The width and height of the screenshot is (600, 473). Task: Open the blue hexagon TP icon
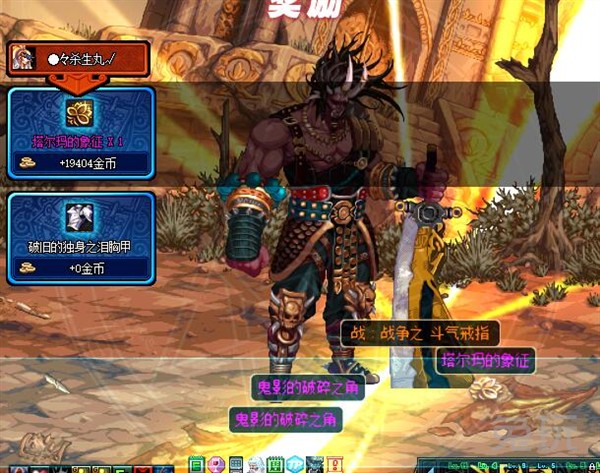click(294, 465)
